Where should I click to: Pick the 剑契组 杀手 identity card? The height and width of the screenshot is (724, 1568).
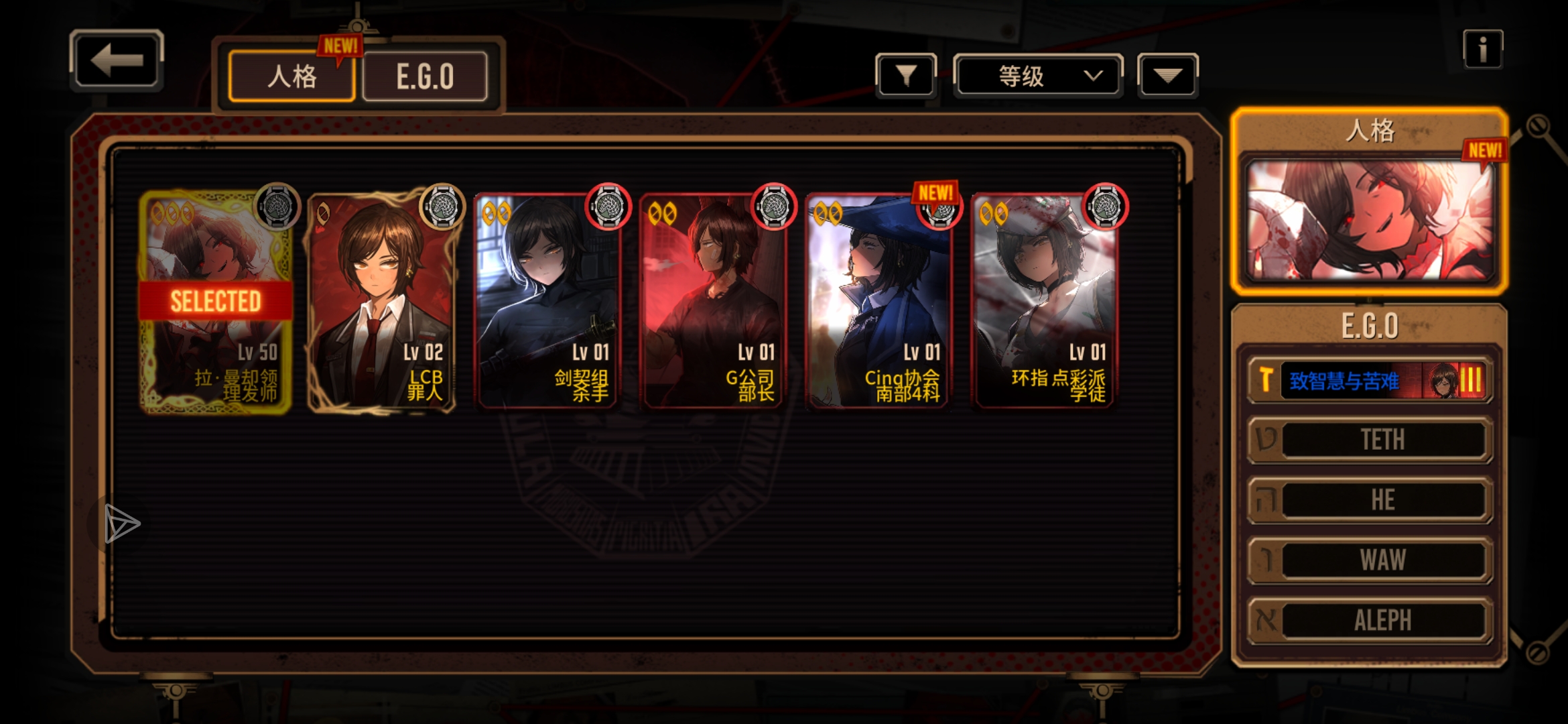tap(547, 302)
